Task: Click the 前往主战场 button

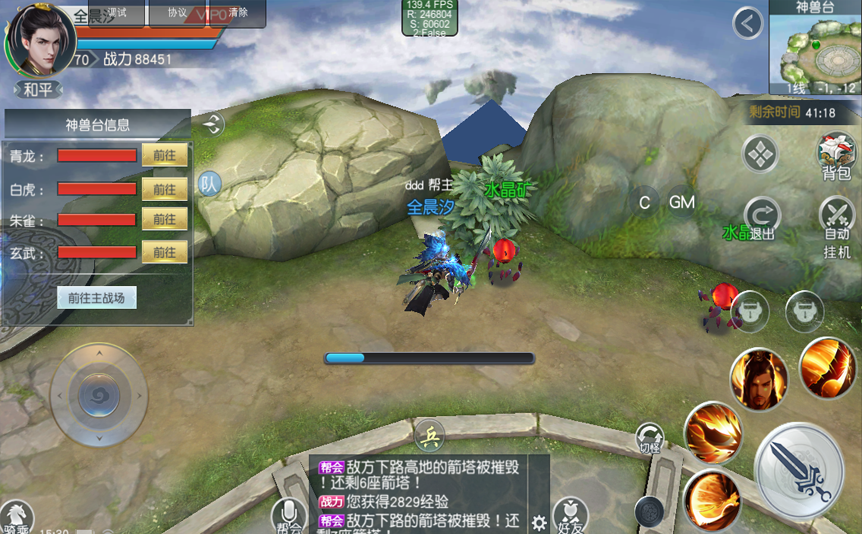Action: pos(96,297)
